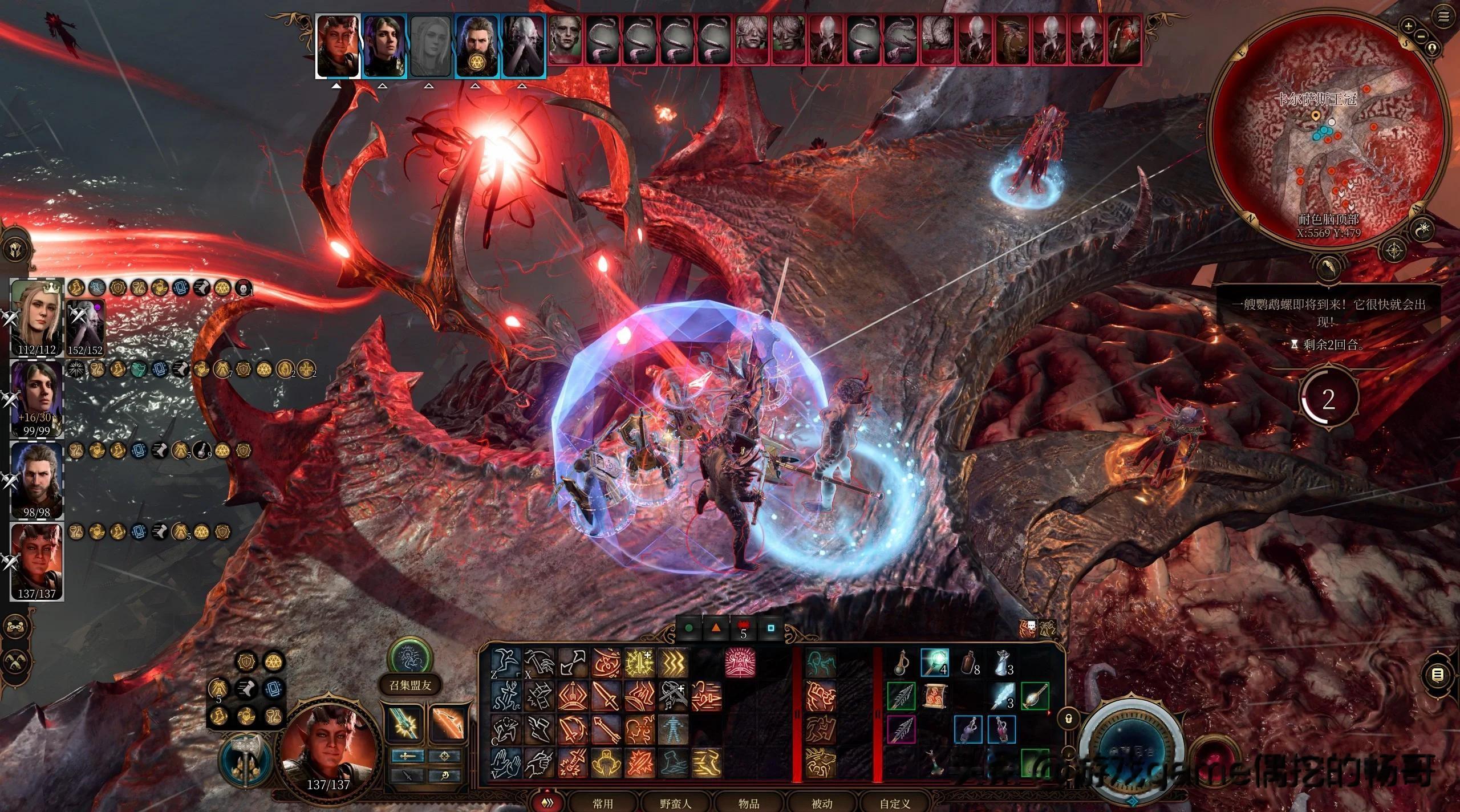Choose the bearded man's party portrait
Screen dimensions: 1460x812
(x=37, y=479)
